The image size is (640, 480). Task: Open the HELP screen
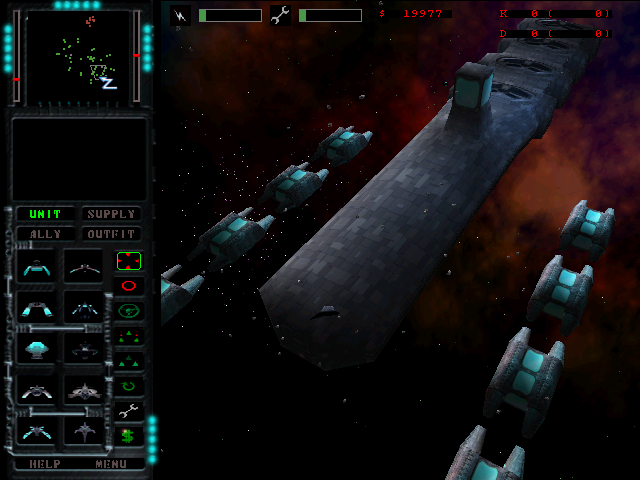point(45,464)
